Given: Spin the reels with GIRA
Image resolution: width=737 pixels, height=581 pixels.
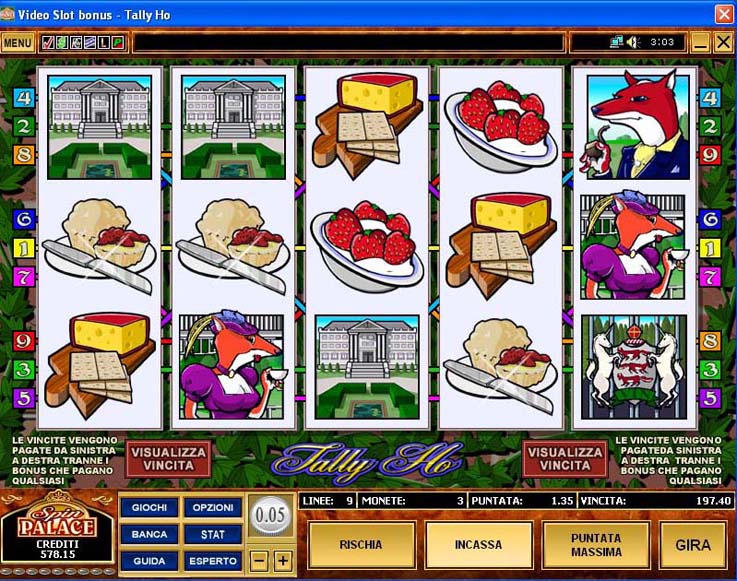Looking at the screenshot, I should (x=693, y=545).
